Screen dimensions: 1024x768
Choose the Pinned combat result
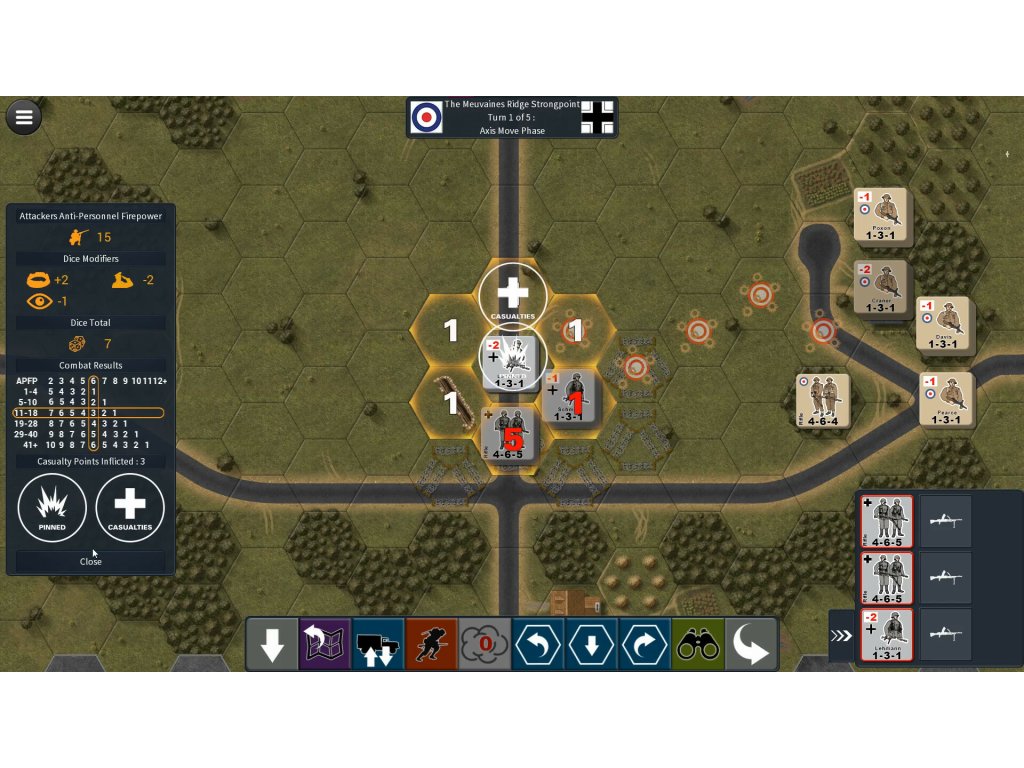tap(52, 508)
